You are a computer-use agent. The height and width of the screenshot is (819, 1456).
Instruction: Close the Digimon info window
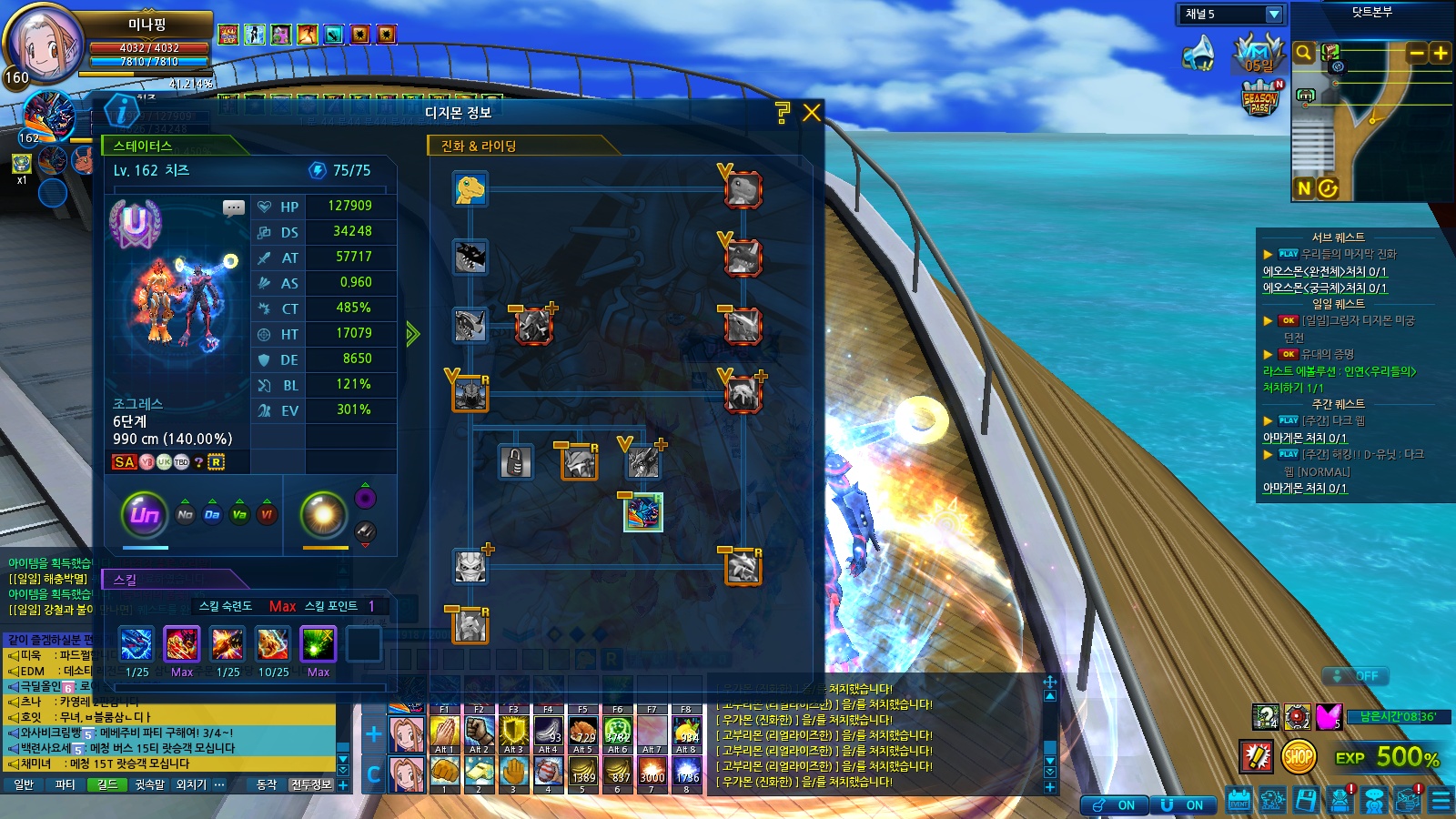[x=812, y=113]
